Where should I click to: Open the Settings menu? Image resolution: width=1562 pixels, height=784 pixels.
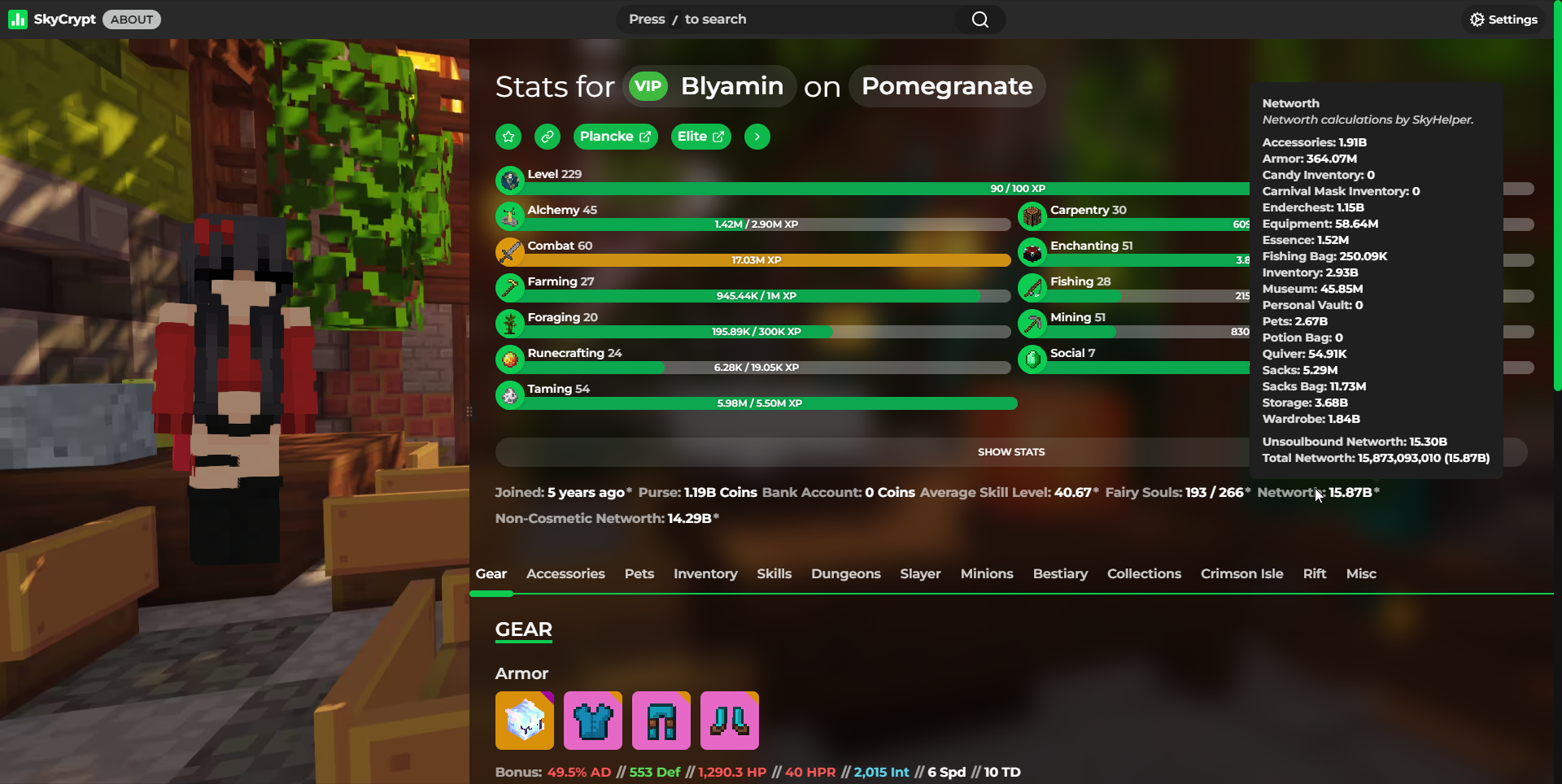1503,20
